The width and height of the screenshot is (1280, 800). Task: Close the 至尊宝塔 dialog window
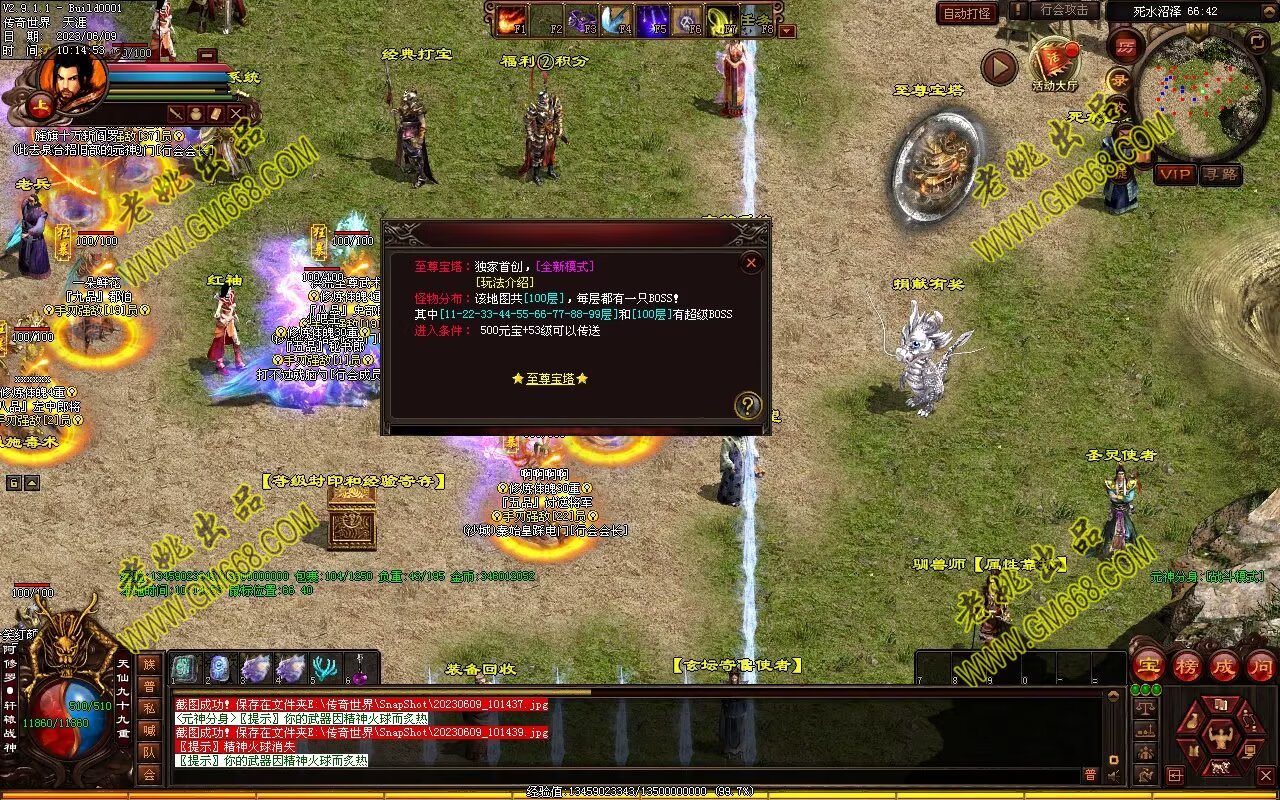pyautogui.click(x=751, y=262)
